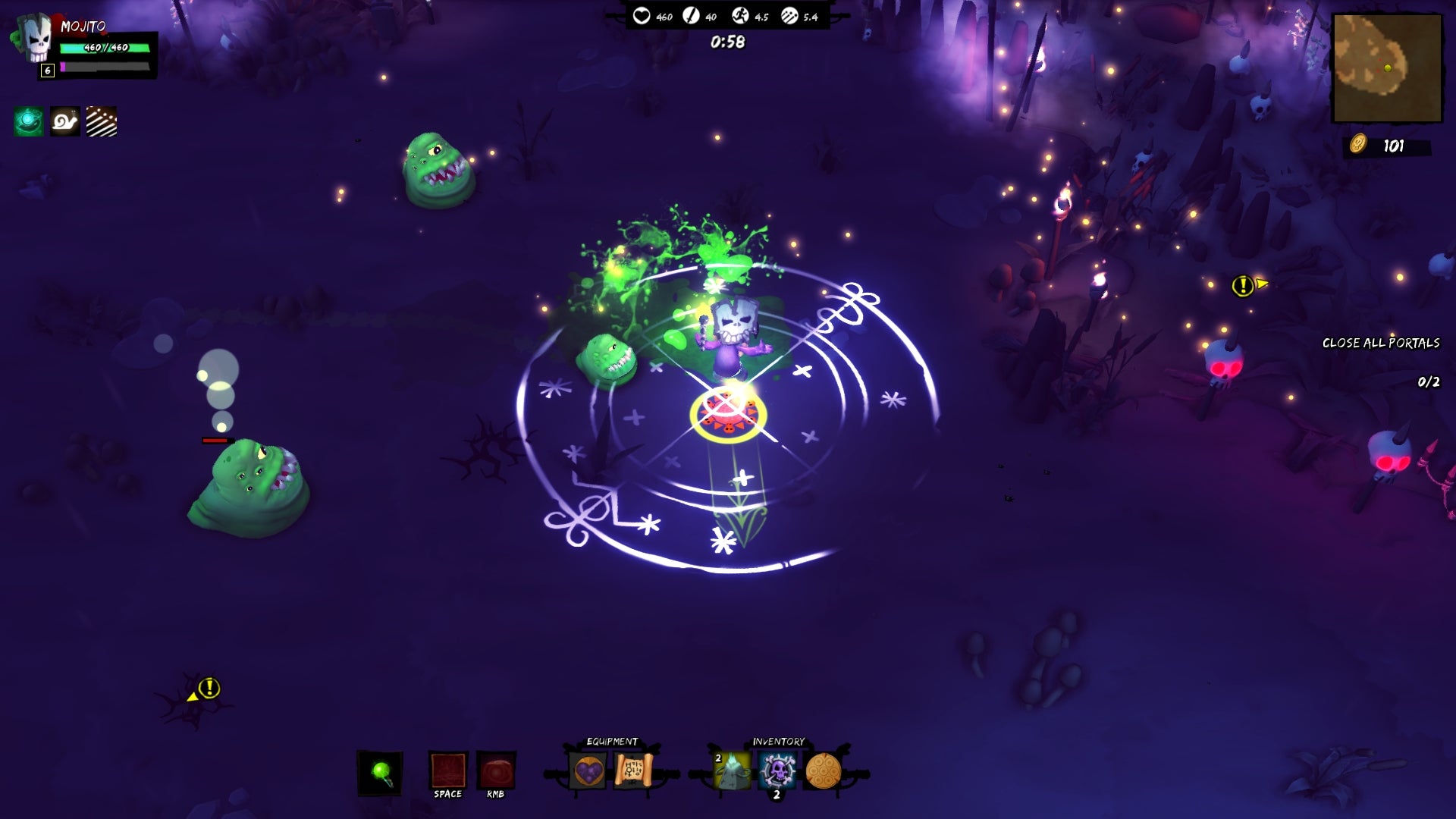Image resolution: width=1456 pixels, height=819 pixels.
Task: Activate the SPACE ability slot
Action: (x=448, y=771)
